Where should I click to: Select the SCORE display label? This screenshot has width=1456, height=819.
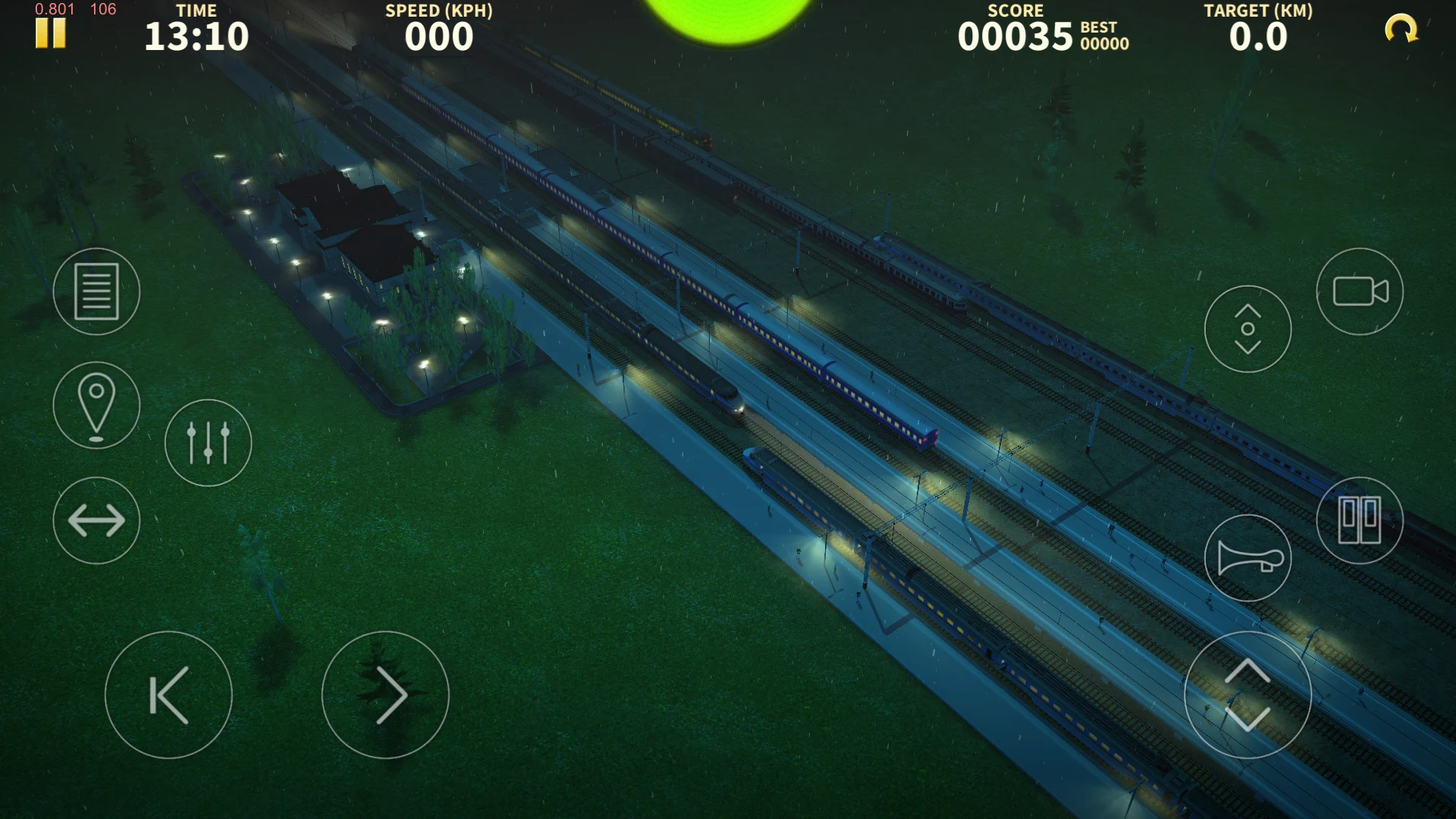click(1015, 11)
